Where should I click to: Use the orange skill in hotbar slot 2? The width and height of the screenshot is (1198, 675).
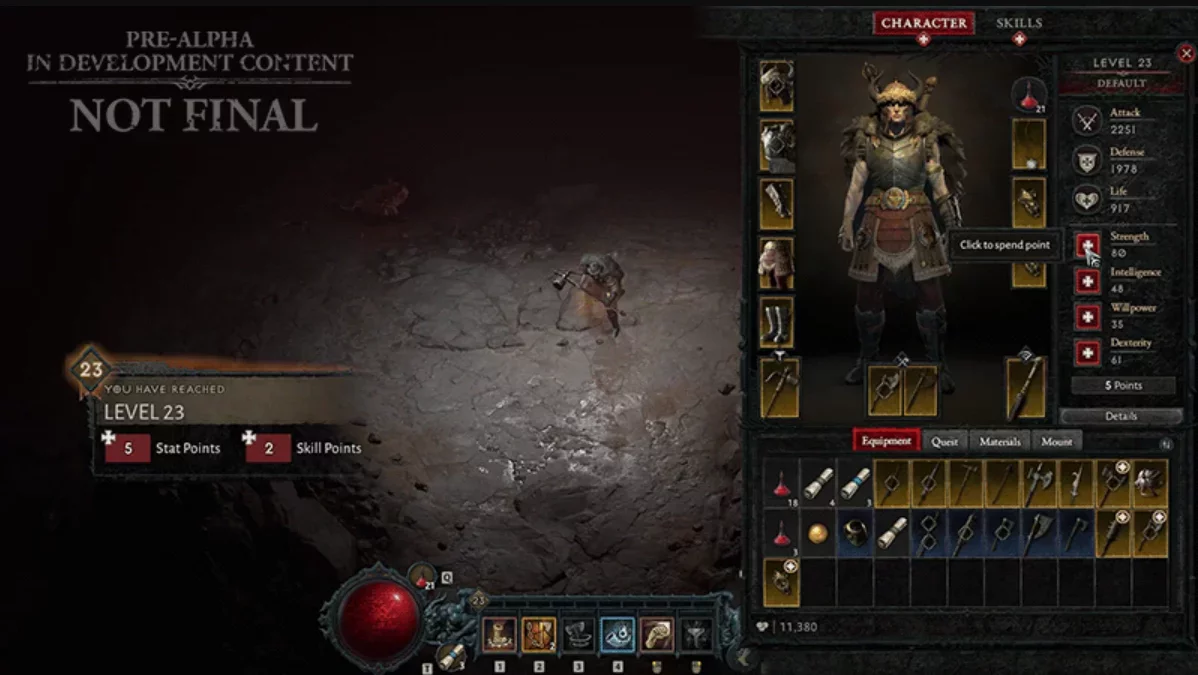click(x=538, y=635)
